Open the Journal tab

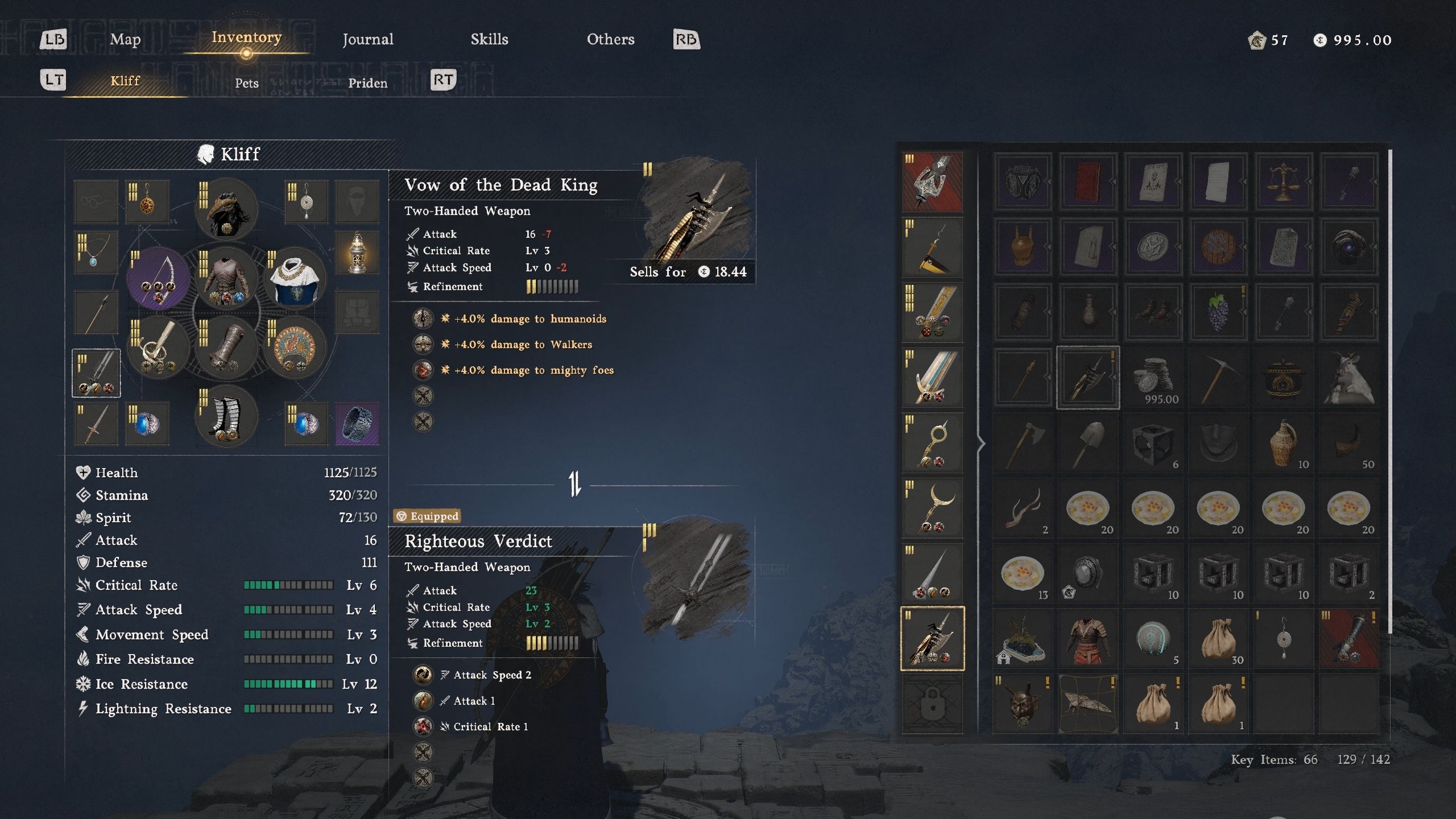[x=367, y=39]
